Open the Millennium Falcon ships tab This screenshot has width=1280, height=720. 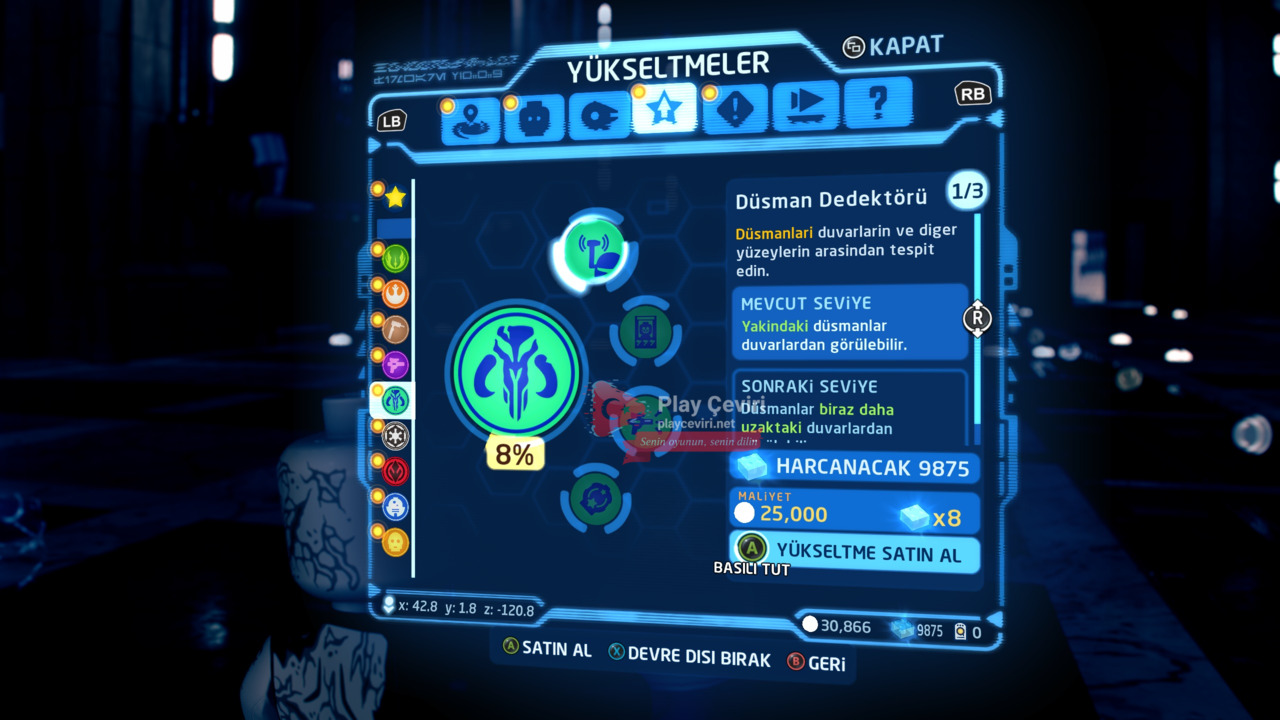point(598,117)
